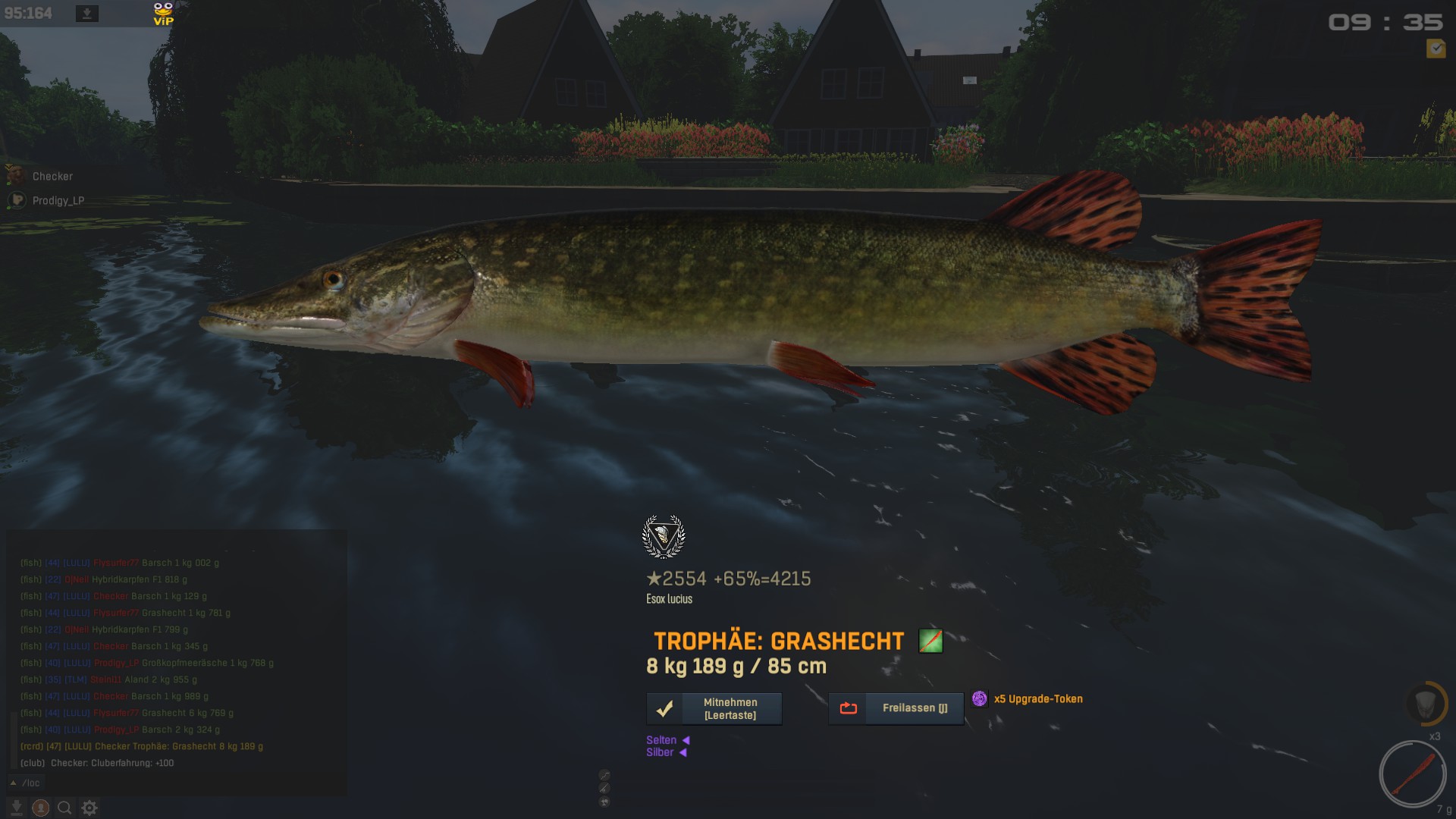Click the VIP duck badge
Viewport: 1456px width, 819px height.
pos(163,14)
